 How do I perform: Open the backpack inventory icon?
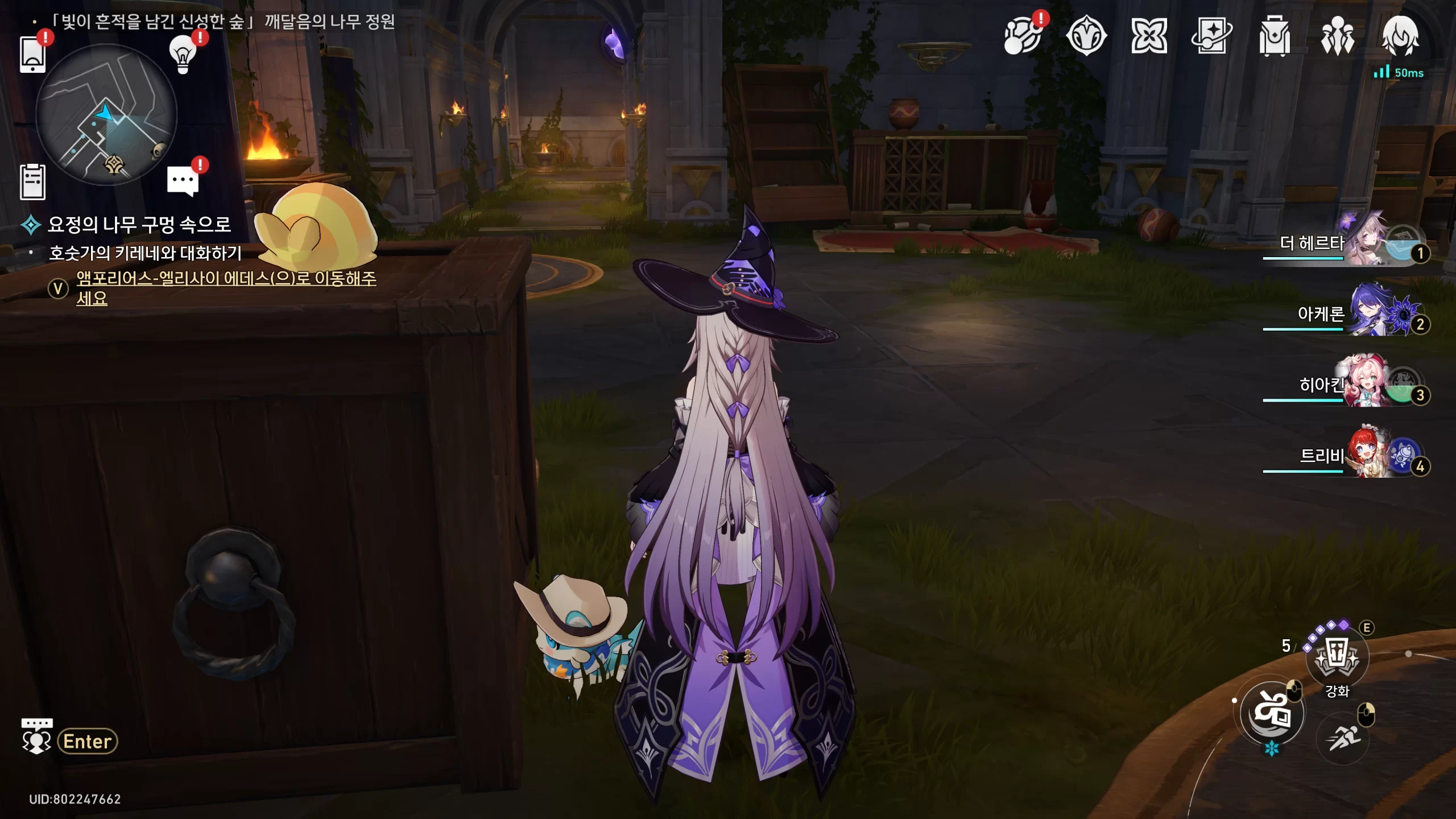(x=1275, y=37)
